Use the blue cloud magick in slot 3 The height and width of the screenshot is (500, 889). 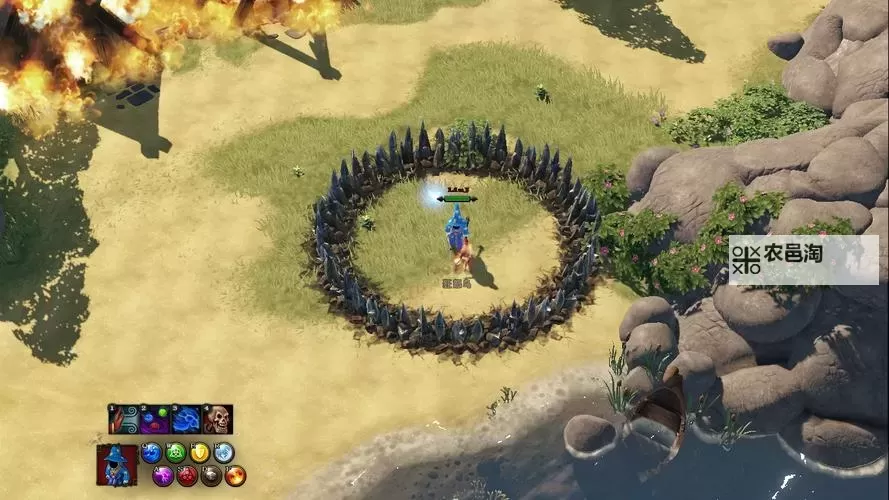(x=186, y=419)
